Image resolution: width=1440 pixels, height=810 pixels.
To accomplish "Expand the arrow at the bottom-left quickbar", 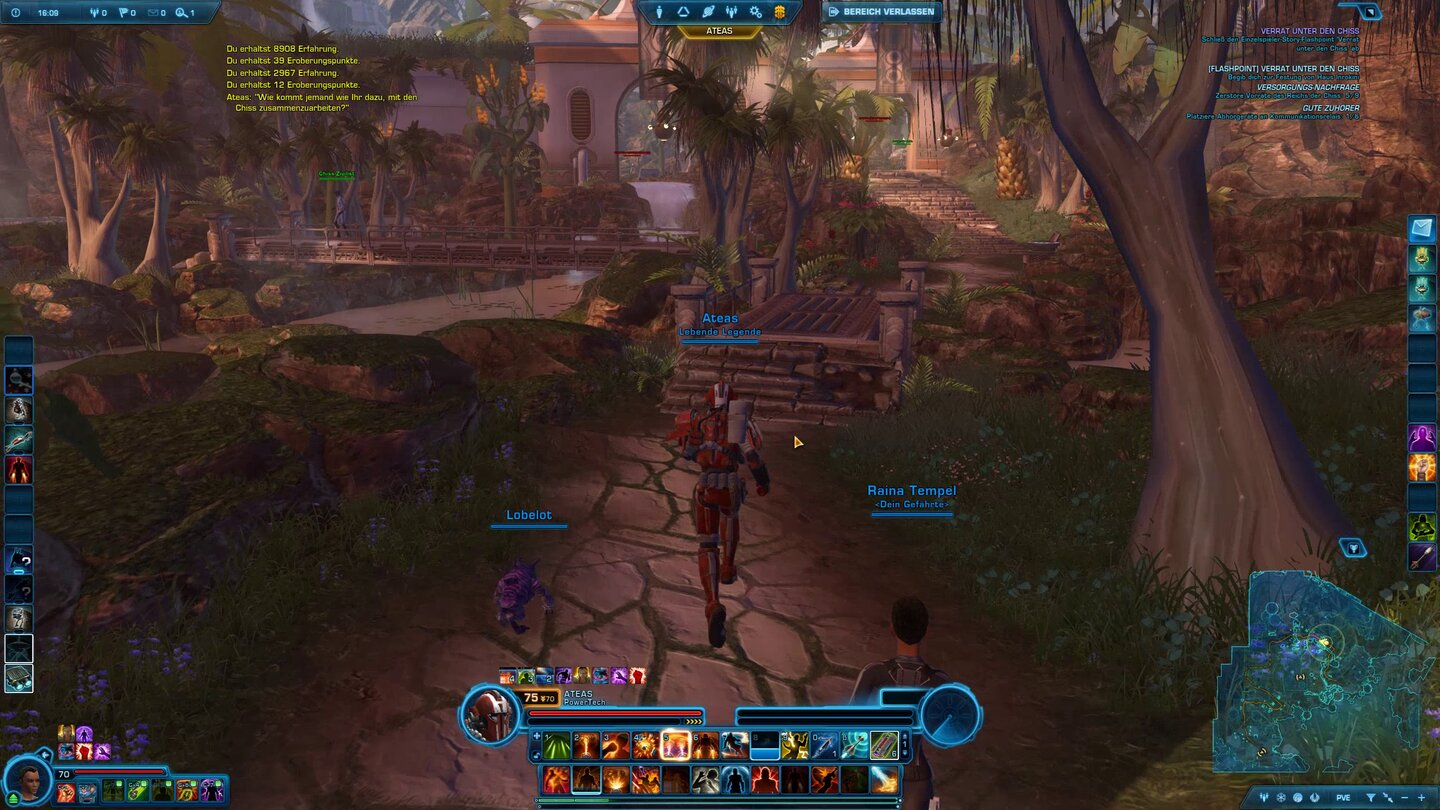I will pos(45,754).
